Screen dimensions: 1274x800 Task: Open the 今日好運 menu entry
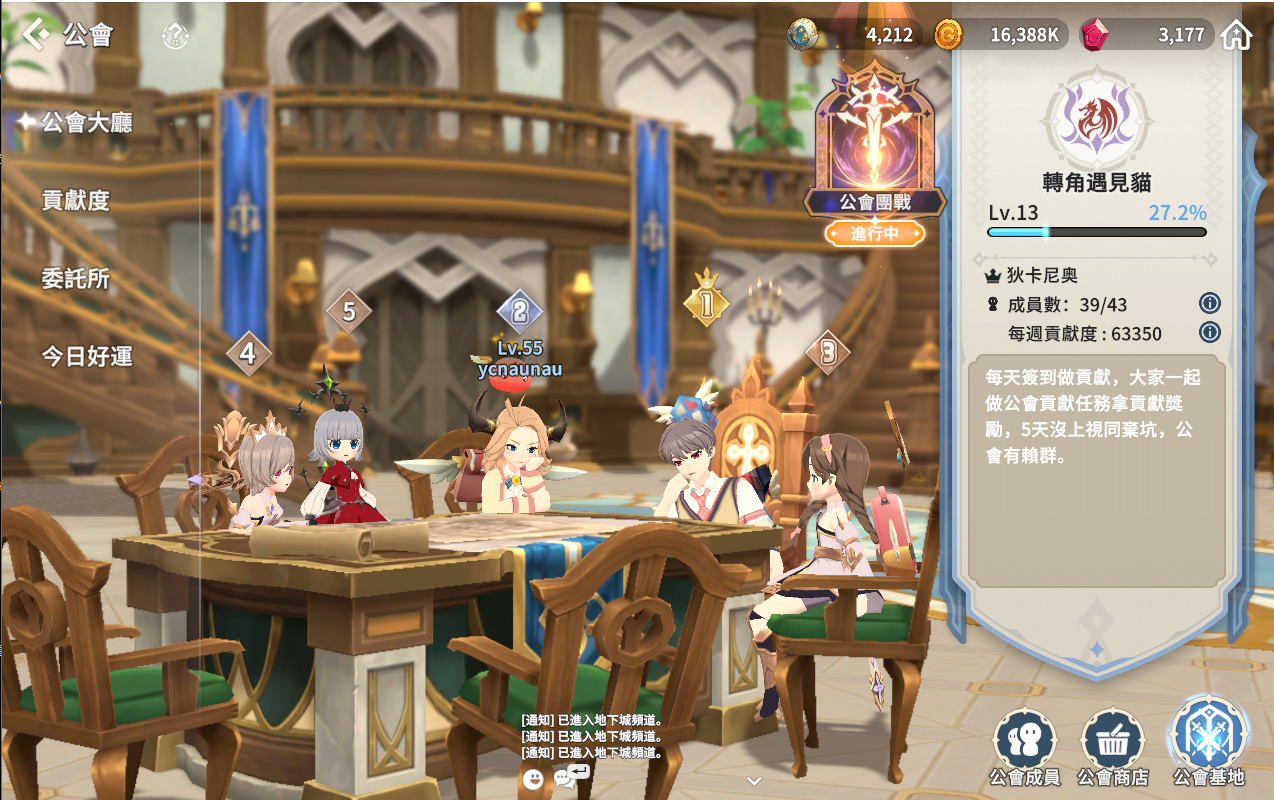[x=86, y=356]
